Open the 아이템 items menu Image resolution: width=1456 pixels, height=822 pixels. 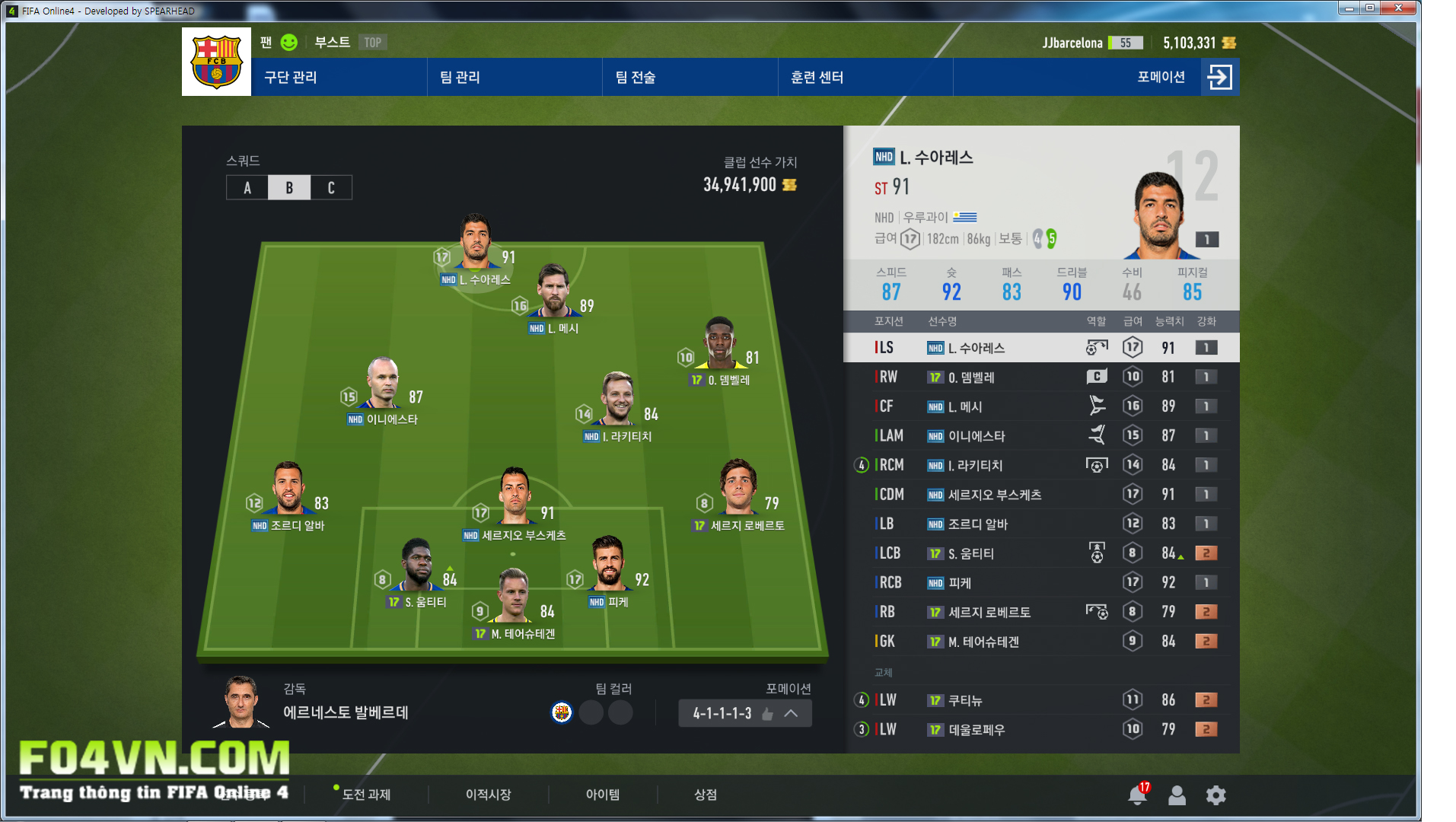(x=602, y=795)
